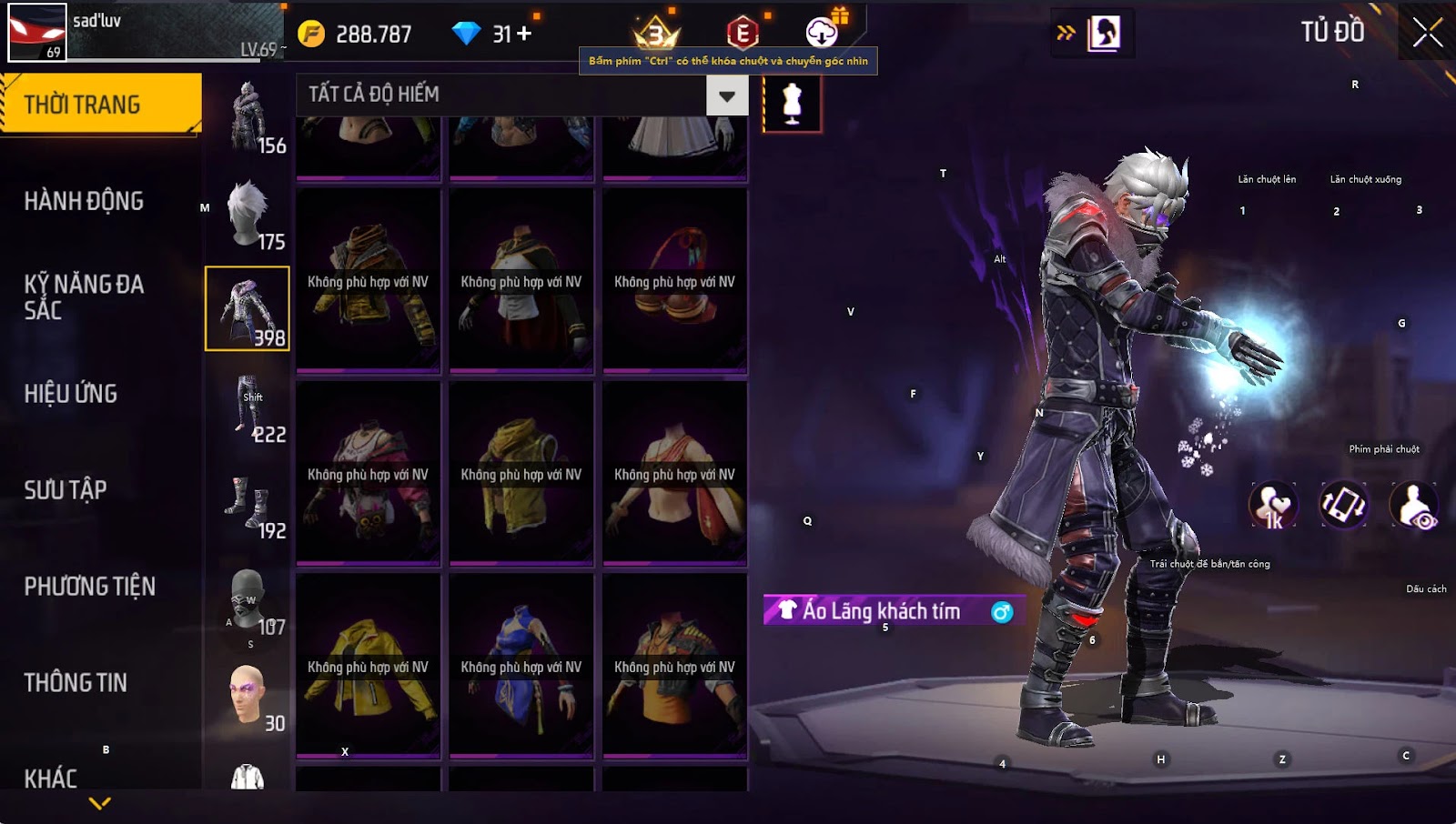Screen dimensions: 1456x824
Task: Open the TẤT CẢ ĐỘ HIẾM rarity dropdown
Action: 727,95
